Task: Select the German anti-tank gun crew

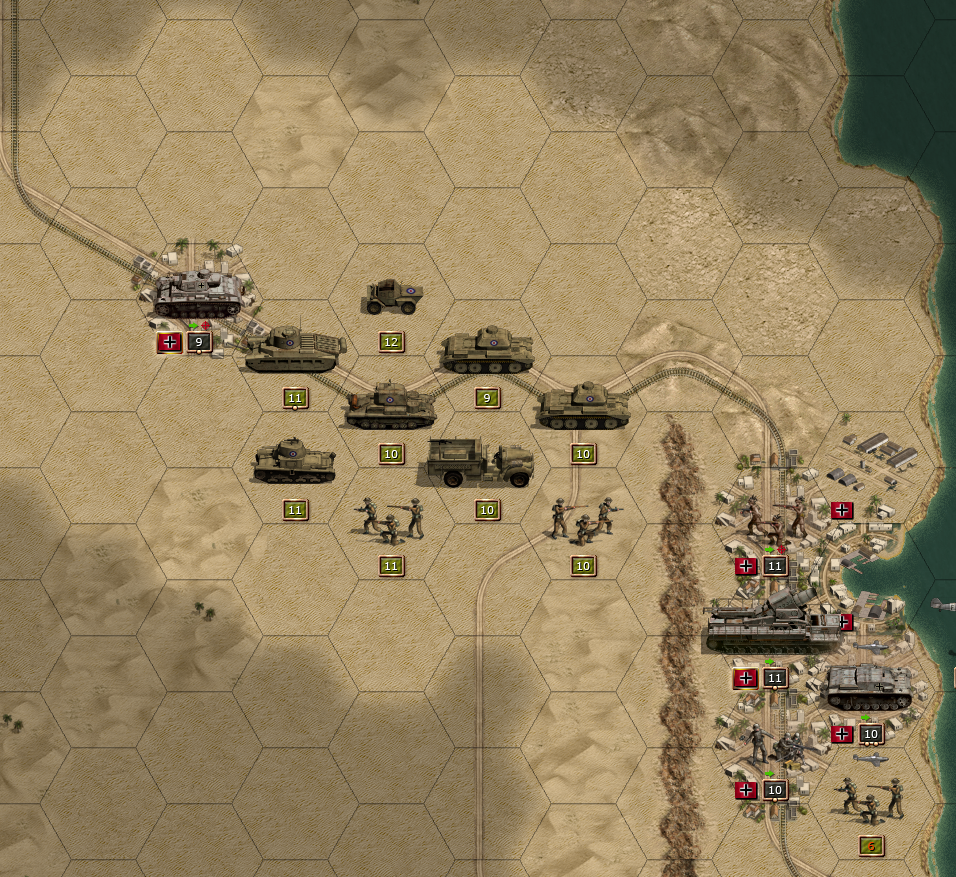Action: [775, 745]
